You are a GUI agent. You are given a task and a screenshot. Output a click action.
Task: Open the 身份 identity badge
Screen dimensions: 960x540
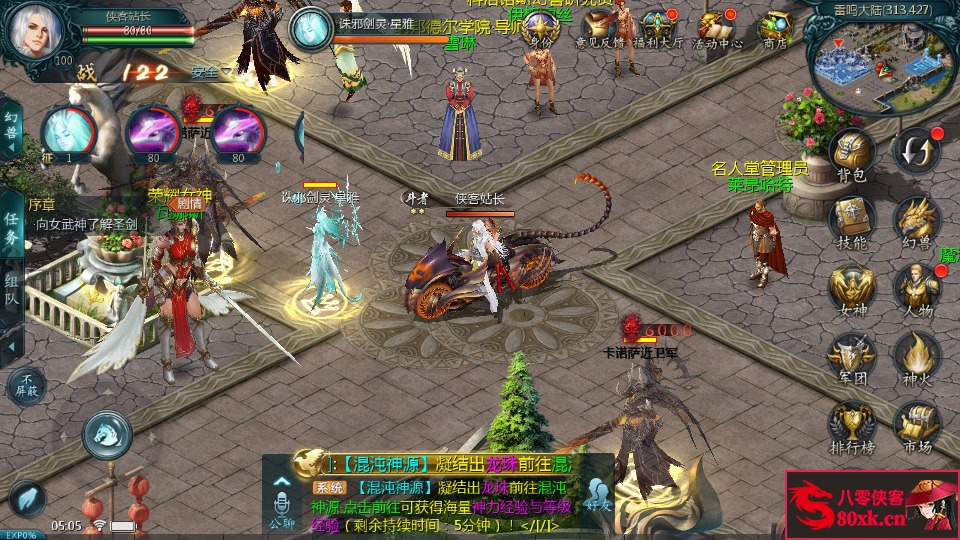pyautogui.click(x=541, y=30)
